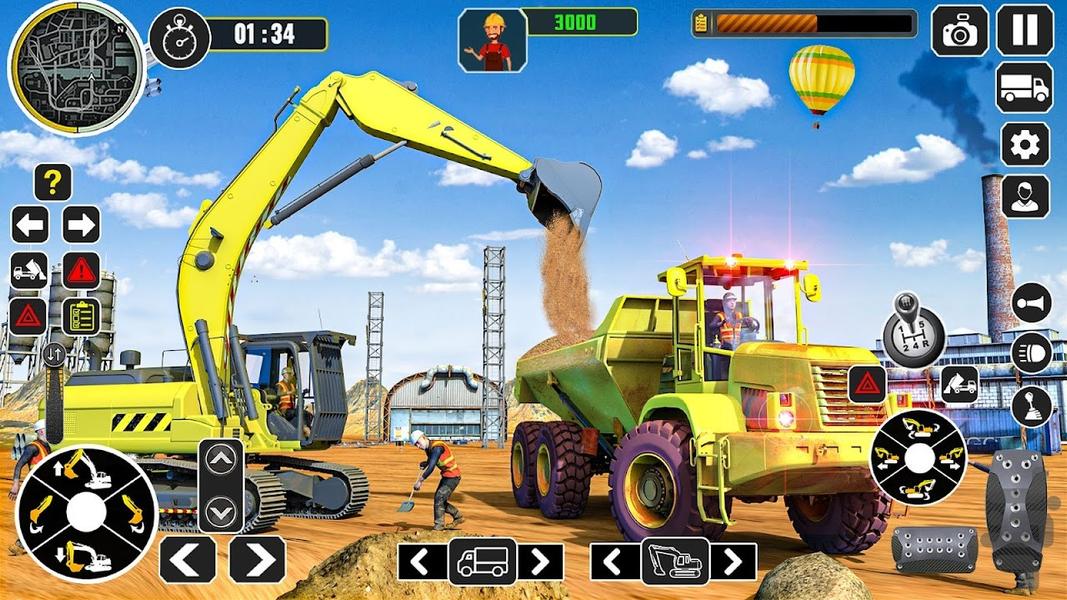
Task: Sound the horn
Action: tap(1031, 302)
